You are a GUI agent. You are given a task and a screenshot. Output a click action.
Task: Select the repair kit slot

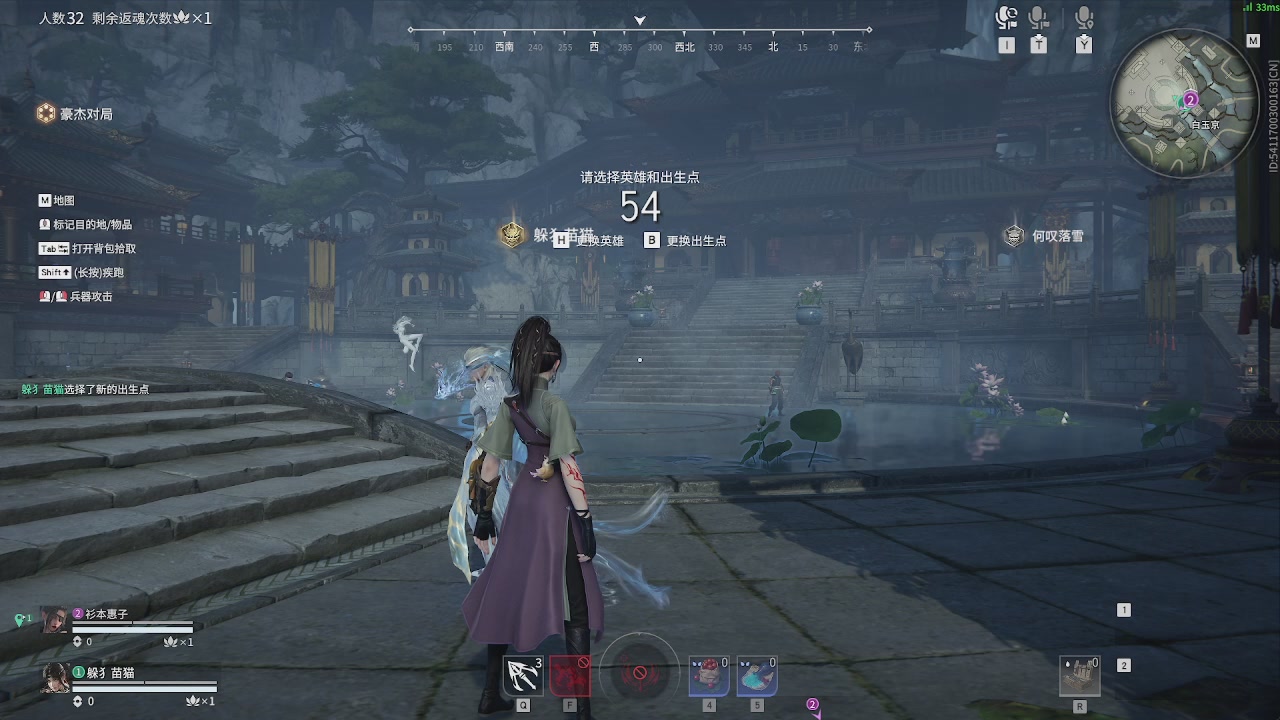(x=1080, y=676)
